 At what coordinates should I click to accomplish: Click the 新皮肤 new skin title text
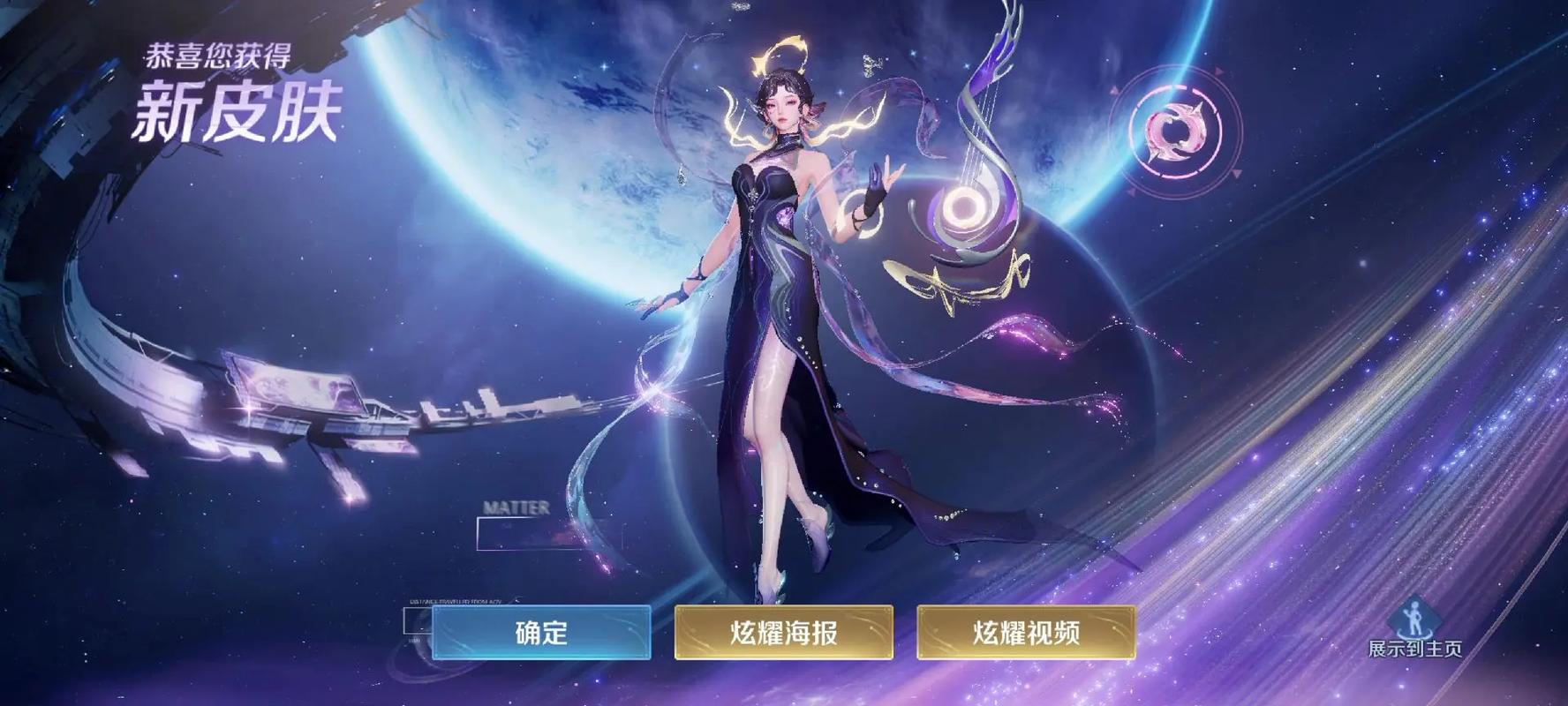point(238,110)
